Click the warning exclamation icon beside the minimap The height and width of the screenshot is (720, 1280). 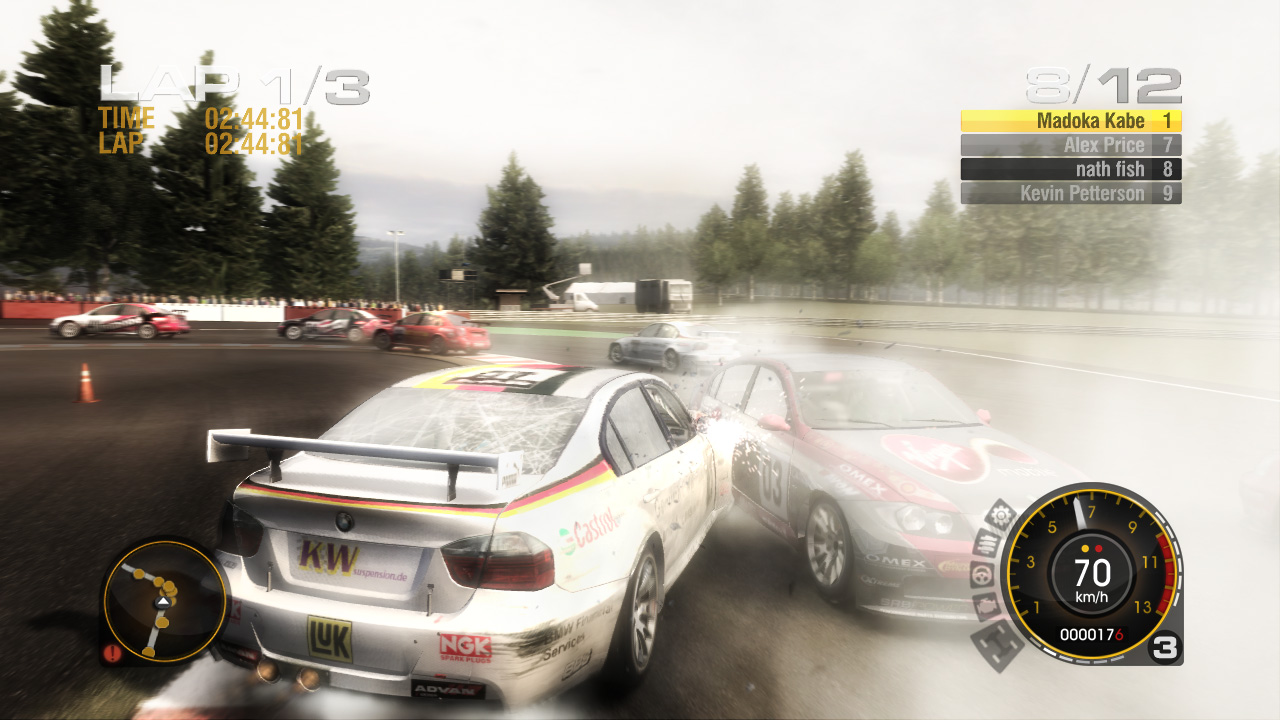pyautogui.click(x=112, y=655)
